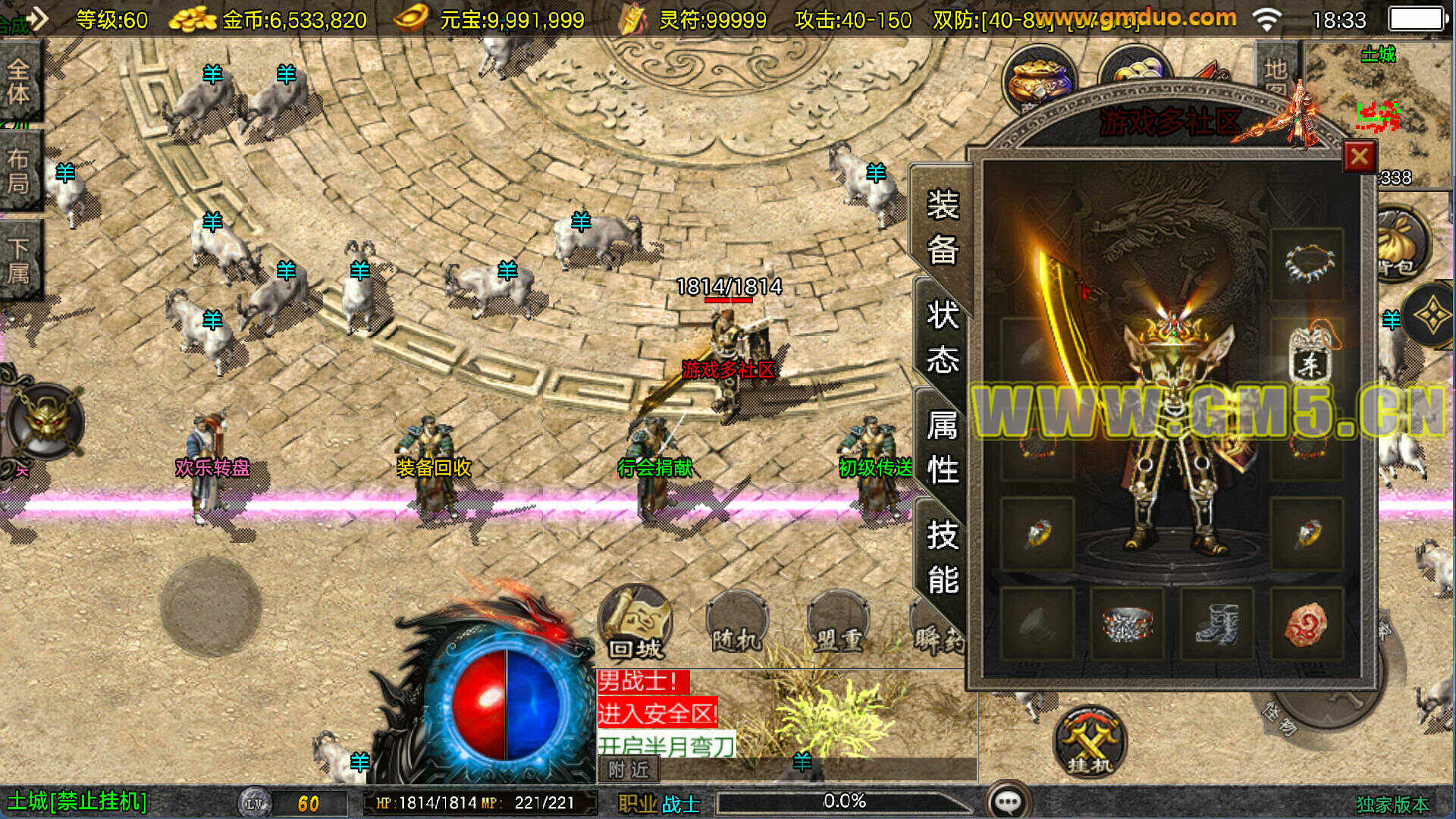Tap the chat speech bubble button
1456x819 pixels.
tap(1009, 801)
